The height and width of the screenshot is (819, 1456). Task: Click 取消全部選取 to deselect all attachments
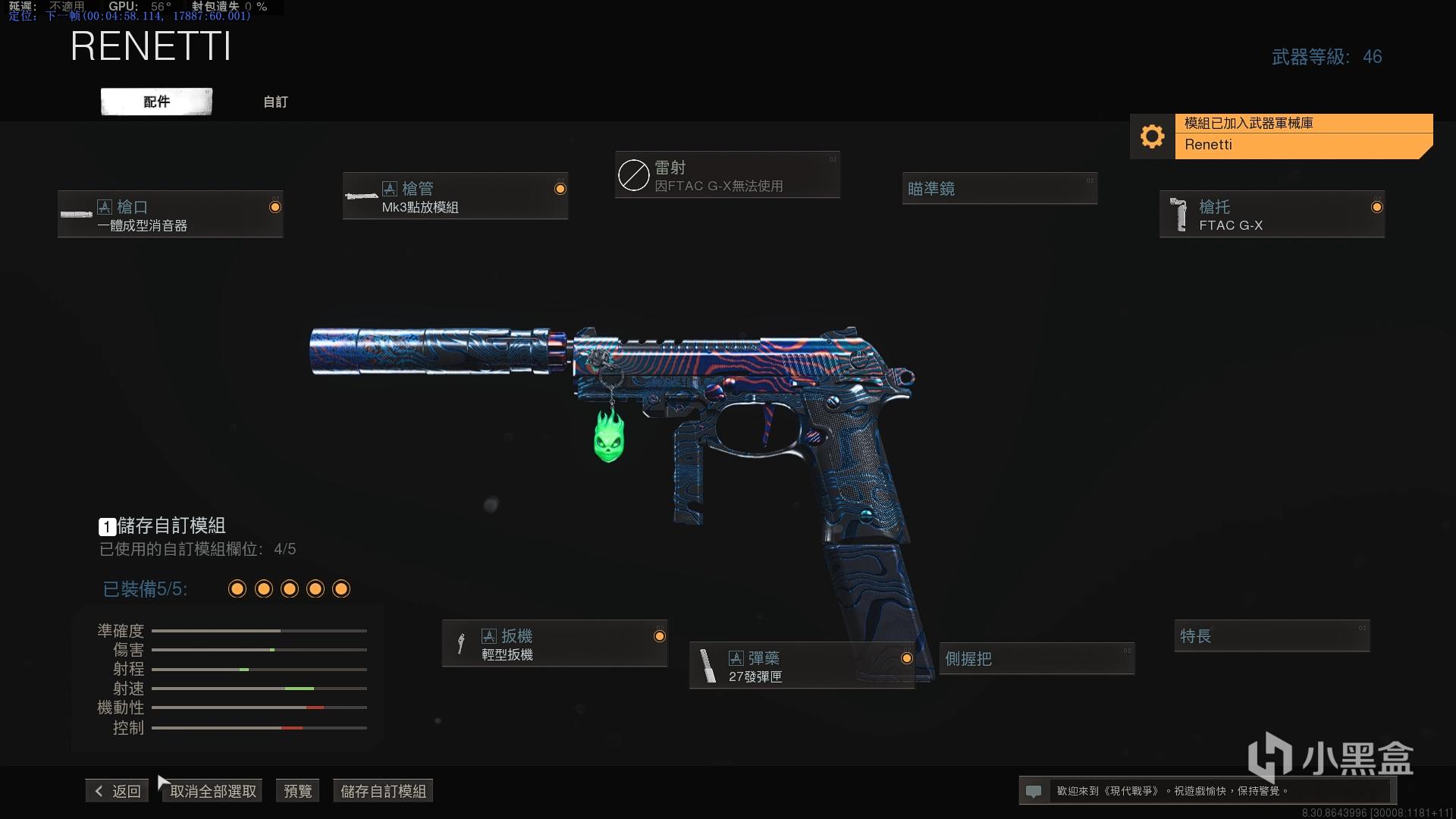tap(213, 791)
